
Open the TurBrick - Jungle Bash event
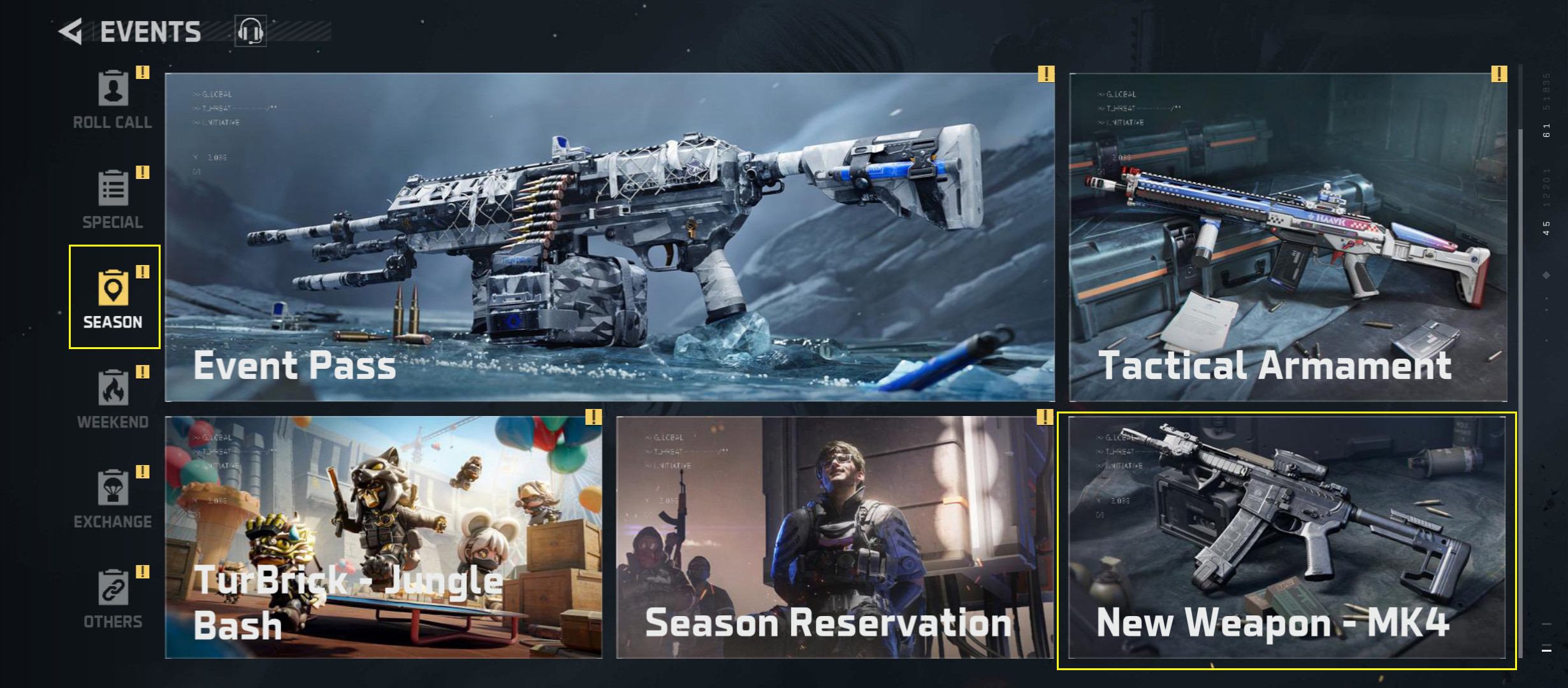(x=383, y=537)
